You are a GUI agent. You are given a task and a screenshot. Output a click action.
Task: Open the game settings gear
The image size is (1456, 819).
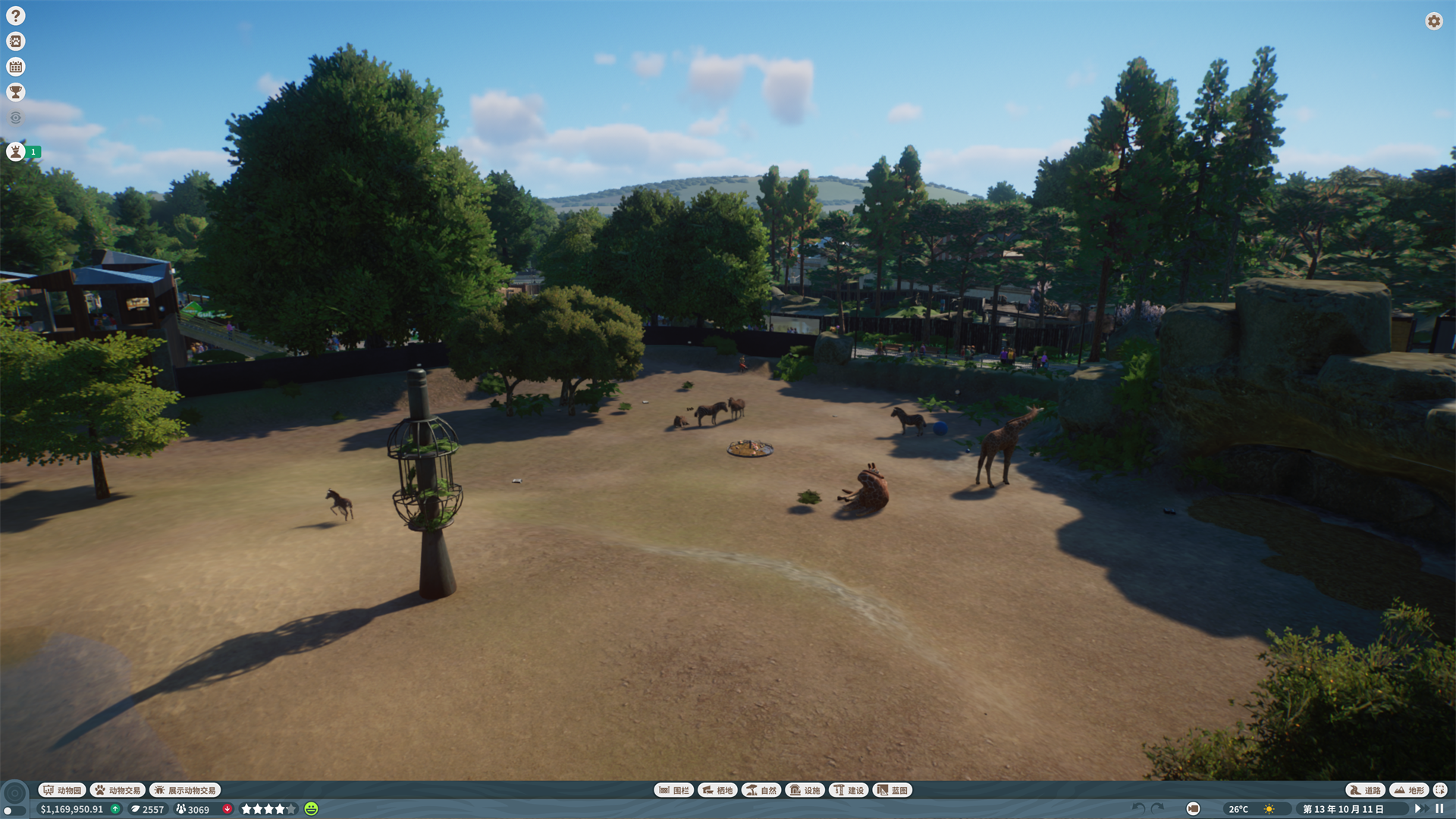[1434, 21]
